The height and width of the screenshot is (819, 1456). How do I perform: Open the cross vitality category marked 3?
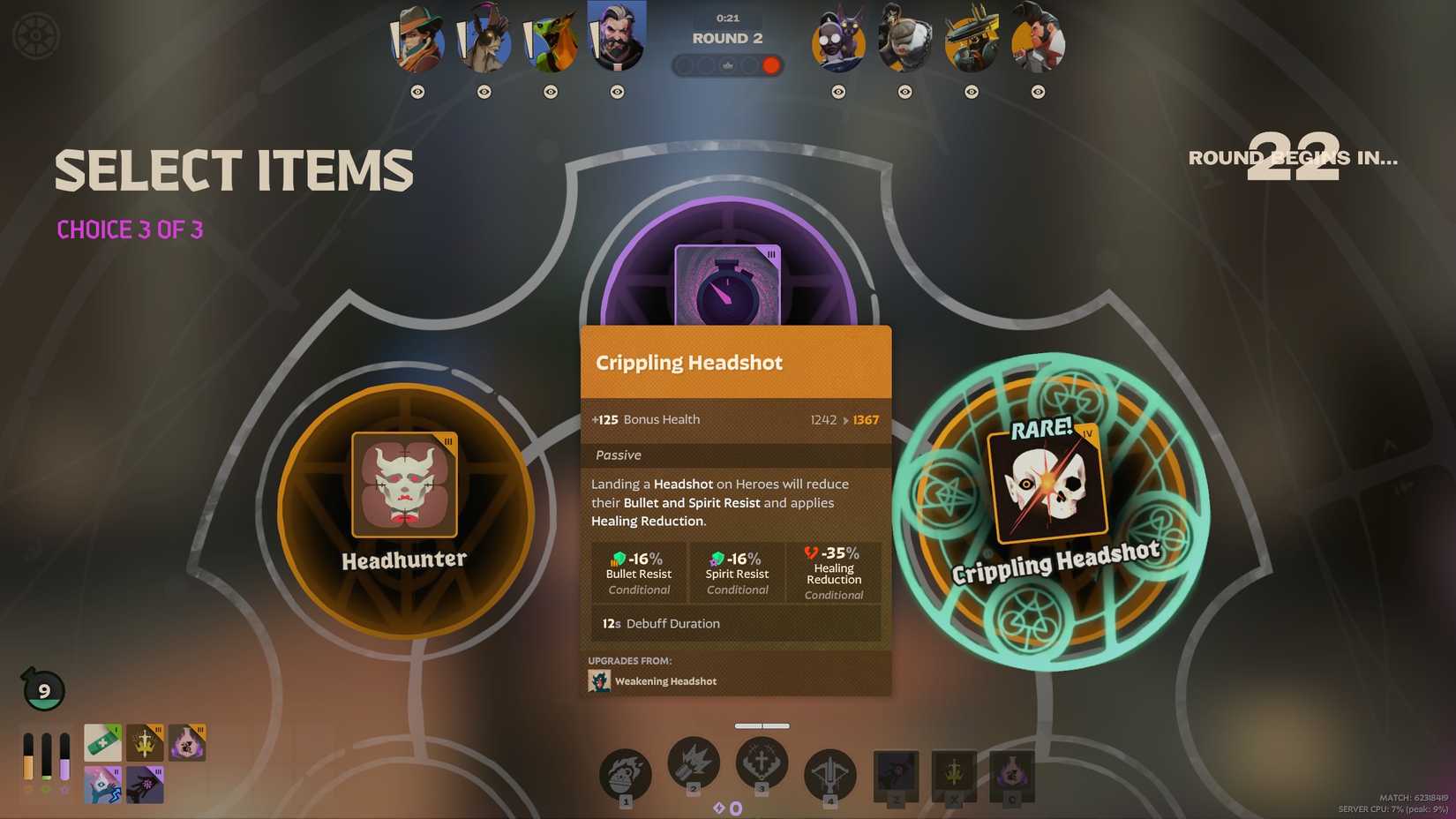762,764
